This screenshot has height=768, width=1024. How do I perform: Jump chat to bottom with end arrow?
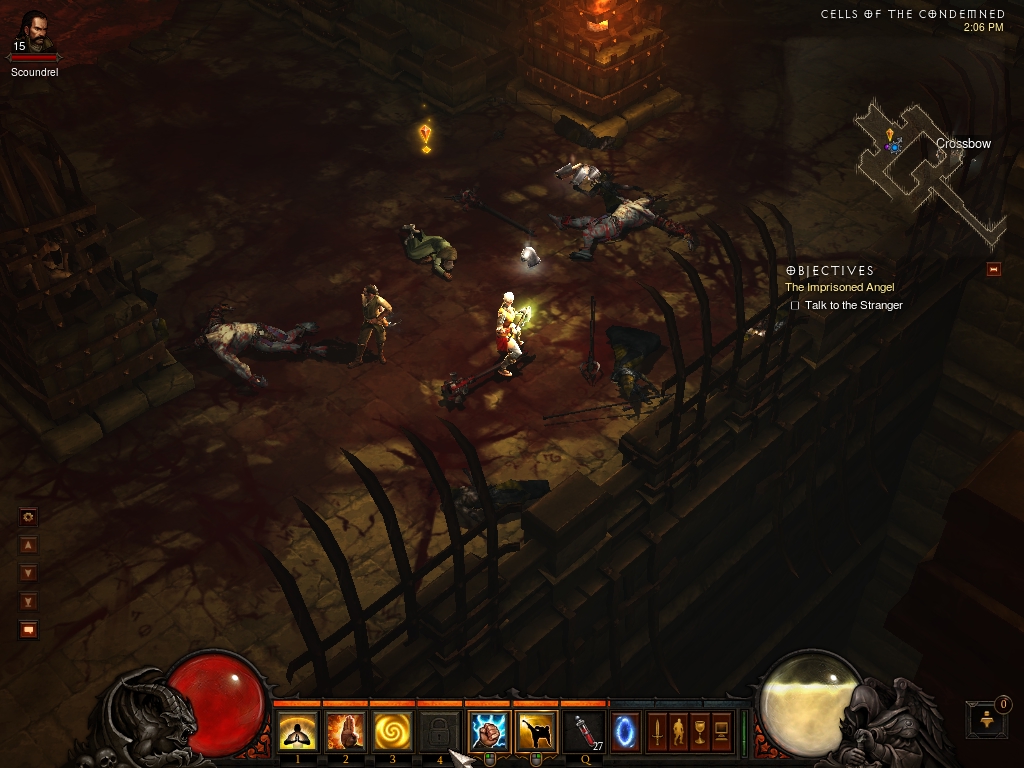point(28,602)
